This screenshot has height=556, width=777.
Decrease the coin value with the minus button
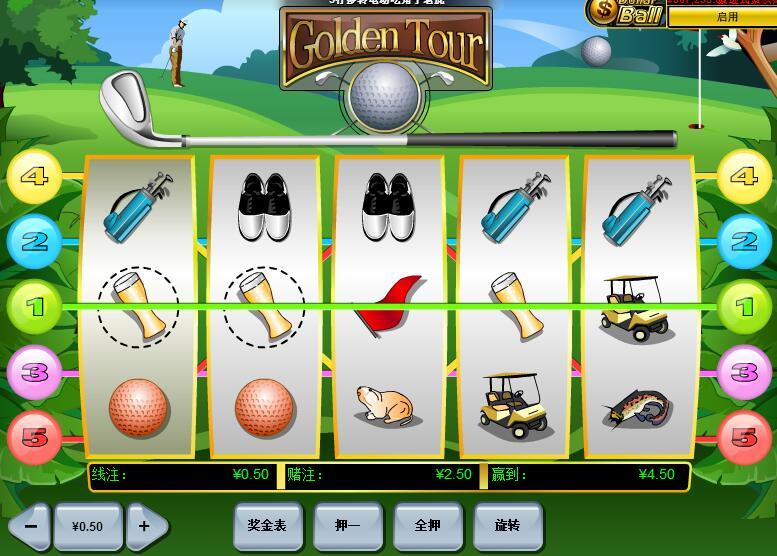(31, 526)
